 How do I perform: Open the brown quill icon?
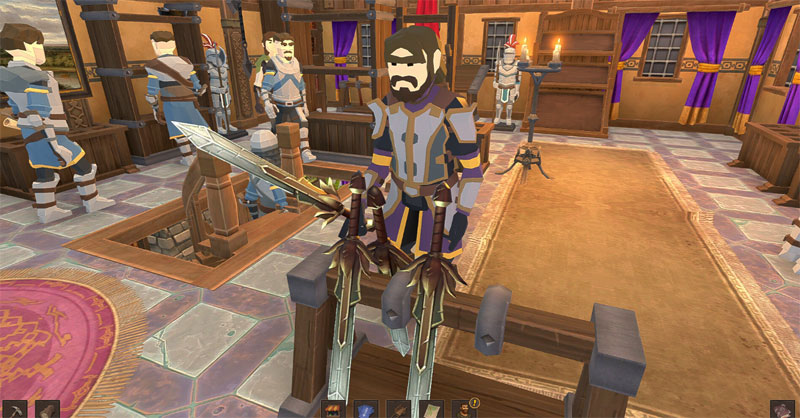click(398, 410)
